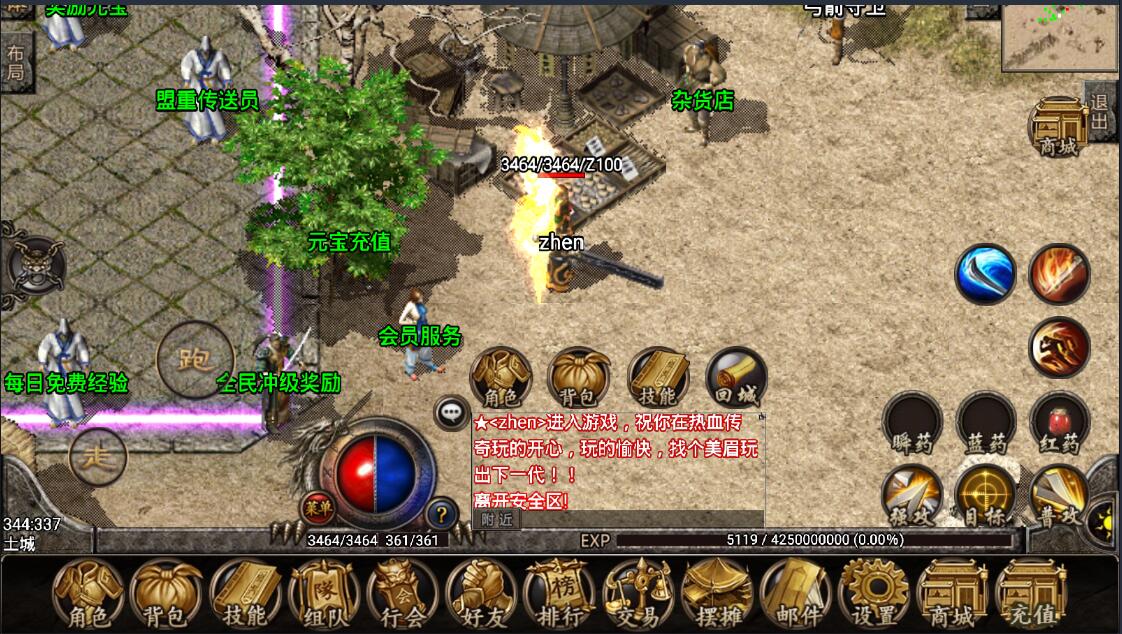Screen dimensions: 1122x634
Task: Open the minimap
Action: point(1059,34)
